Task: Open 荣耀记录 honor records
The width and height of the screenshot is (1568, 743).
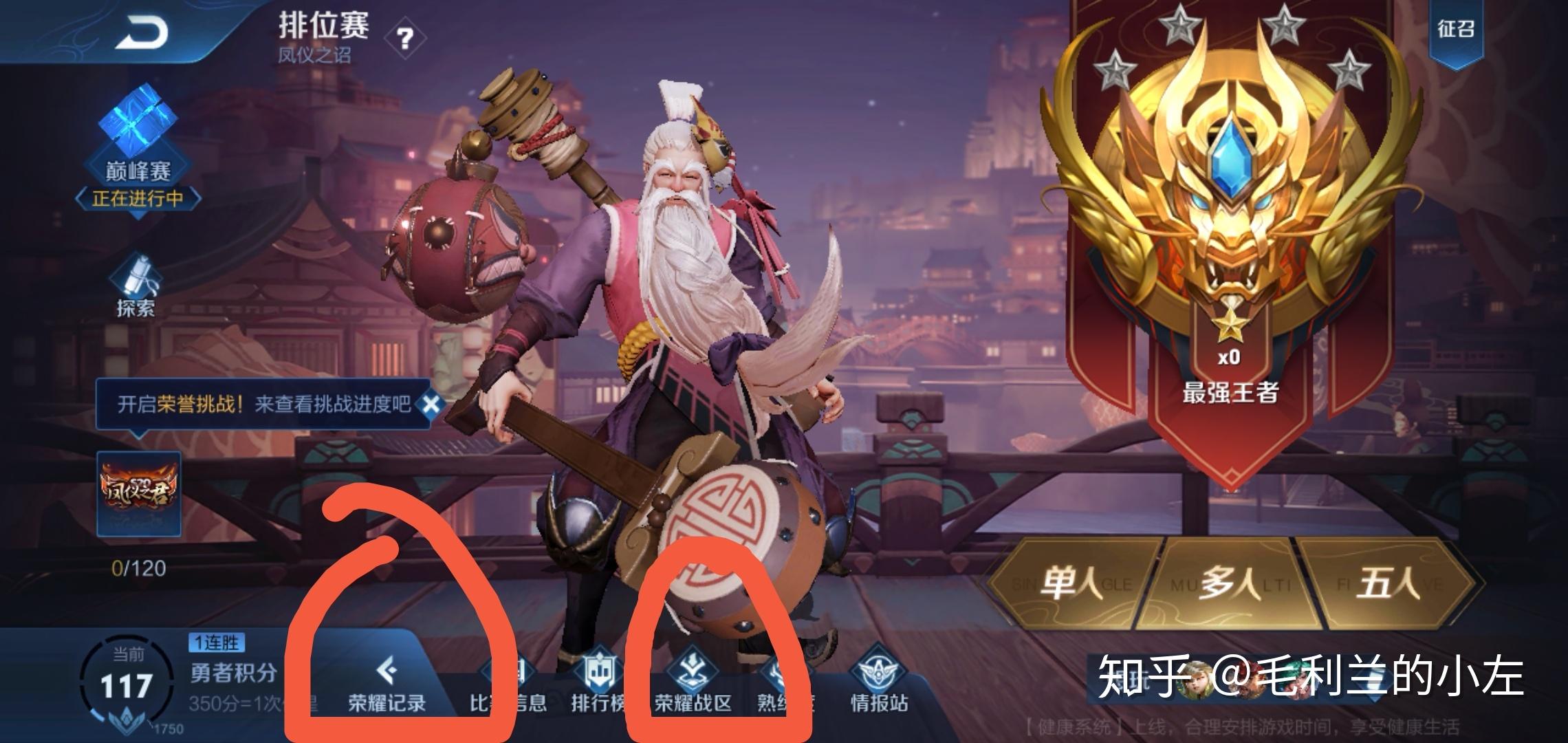Action: coord(386,682)
